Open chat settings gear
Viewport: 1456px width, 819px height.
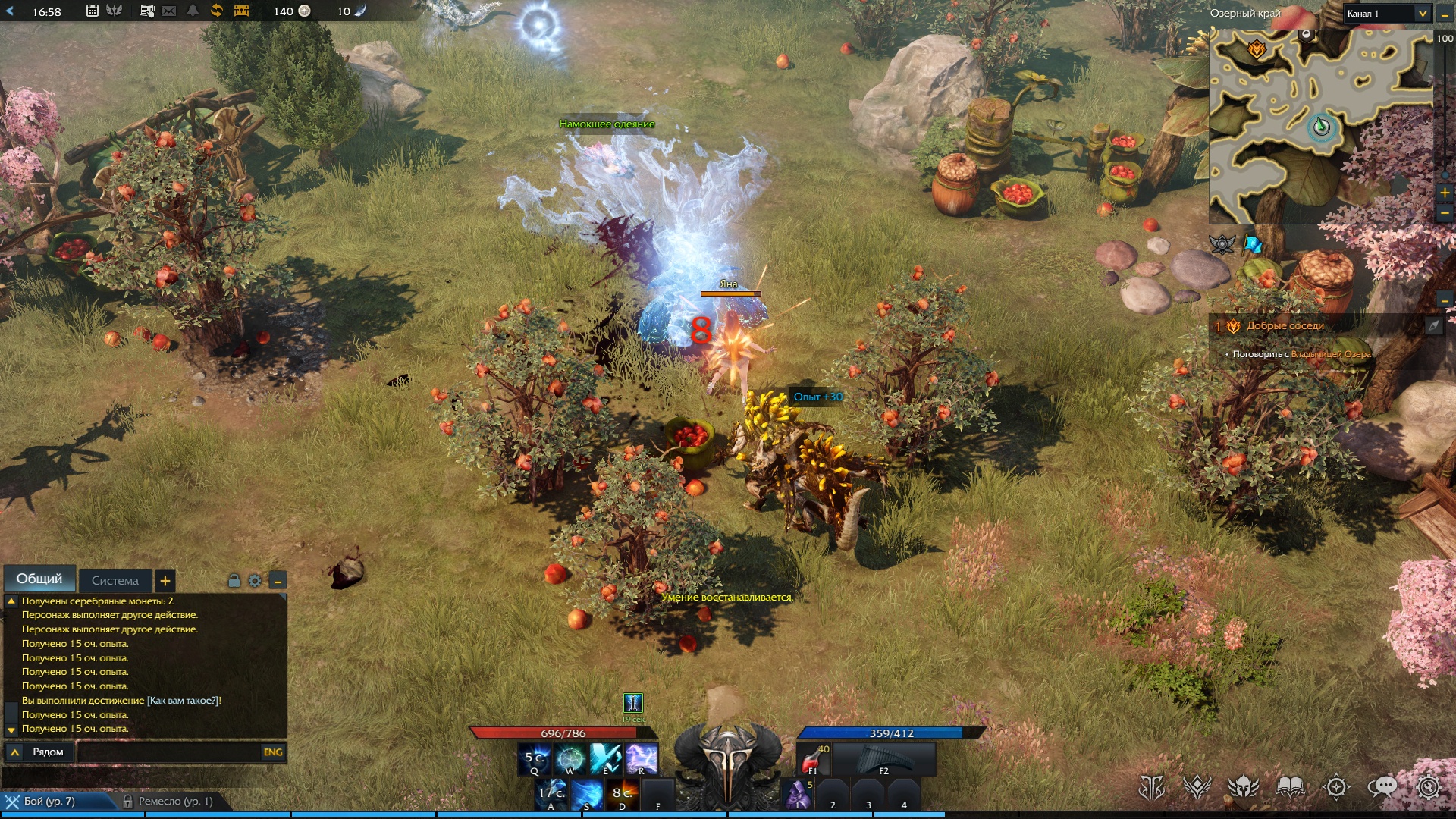point(255,581)
